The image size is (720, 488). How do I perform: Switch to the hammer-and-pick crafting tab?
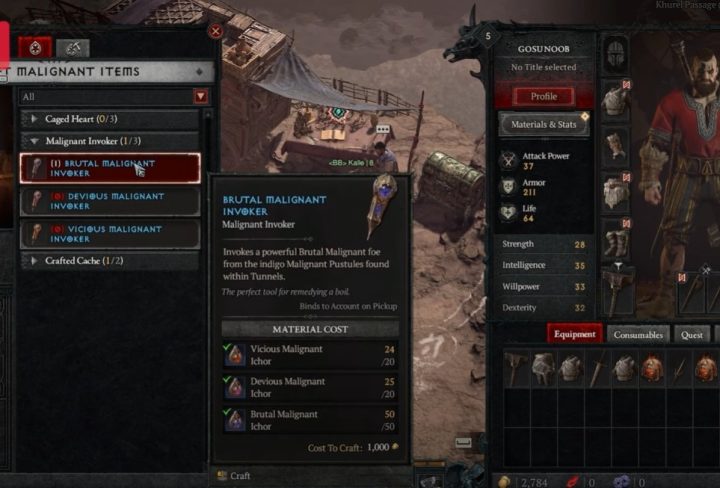pyautogui.click(x=72, y=48)
